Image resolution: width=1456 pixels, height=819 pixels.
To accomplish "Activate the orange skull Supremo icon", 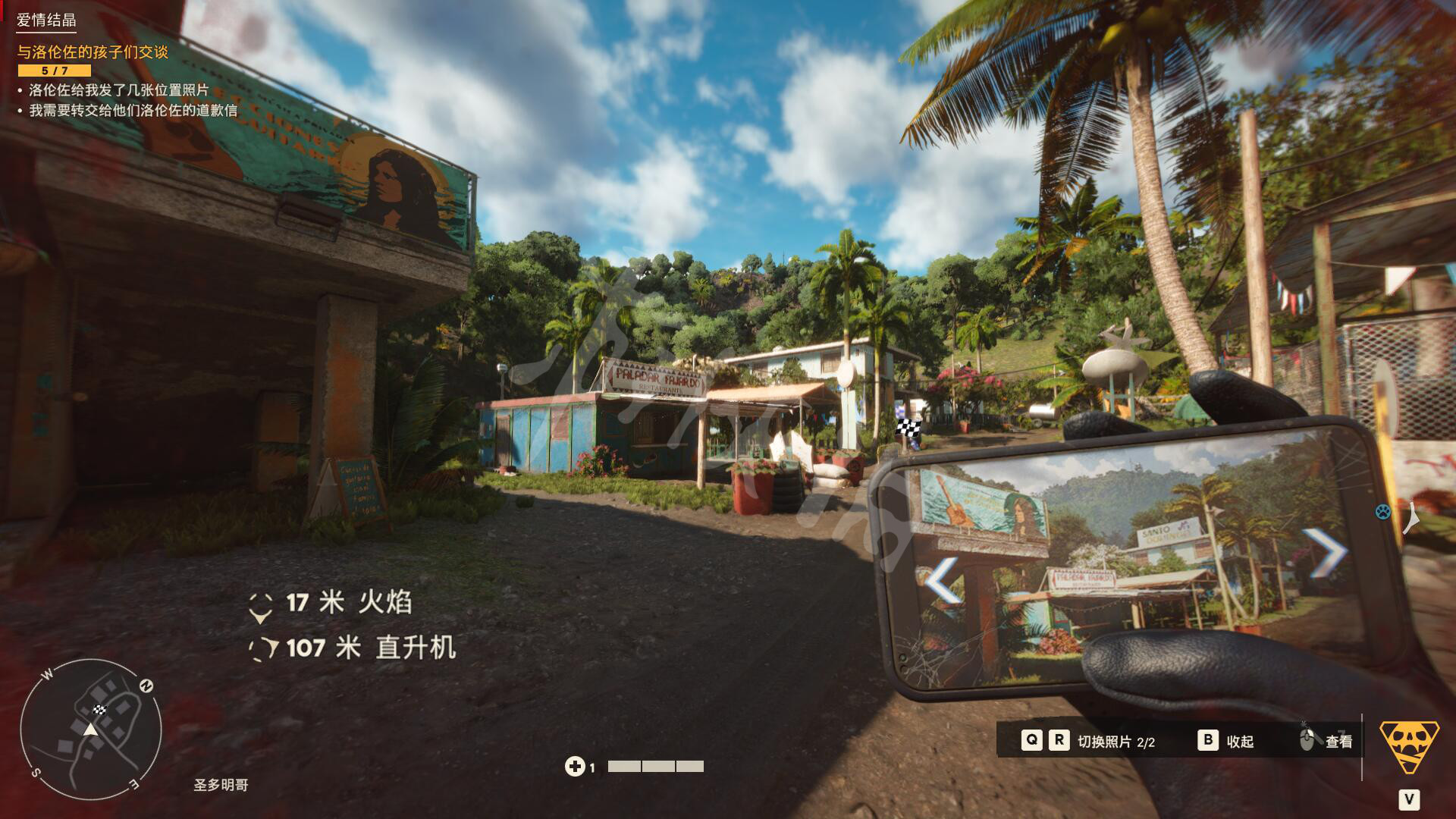I will [1409, 746].
